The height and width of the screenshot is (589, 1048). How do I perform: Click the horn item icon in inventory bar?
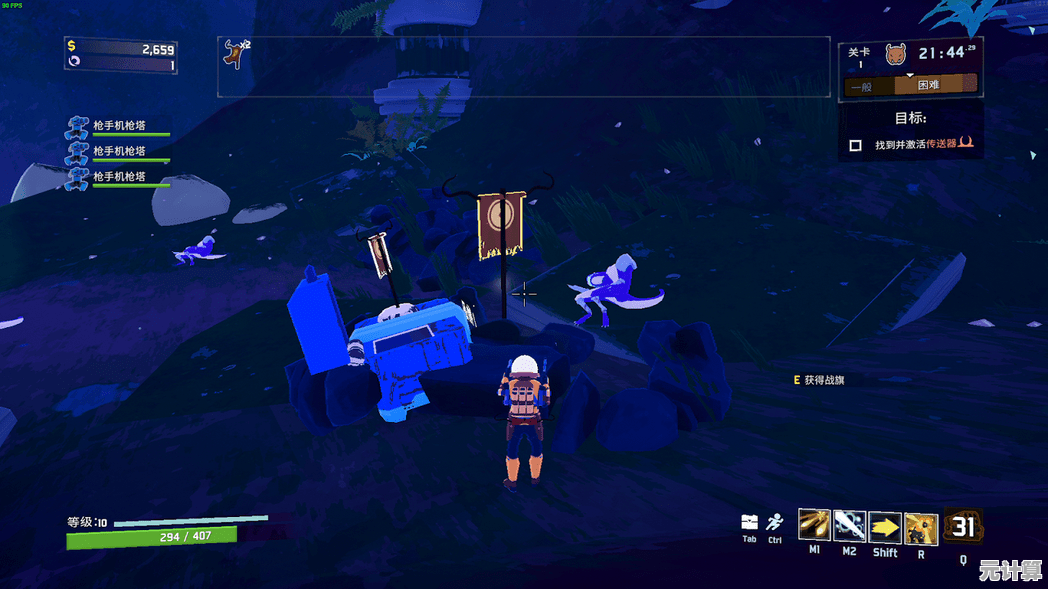pos(234,54)
